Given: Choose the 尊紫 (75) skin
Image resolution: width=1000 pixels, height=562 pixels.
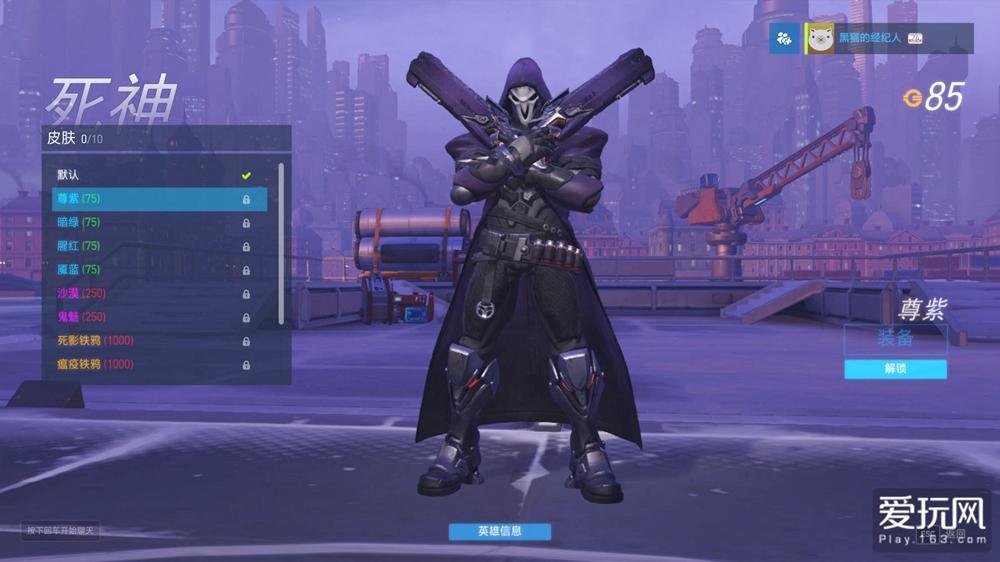Looking at the screenshot, I should 150,199.
